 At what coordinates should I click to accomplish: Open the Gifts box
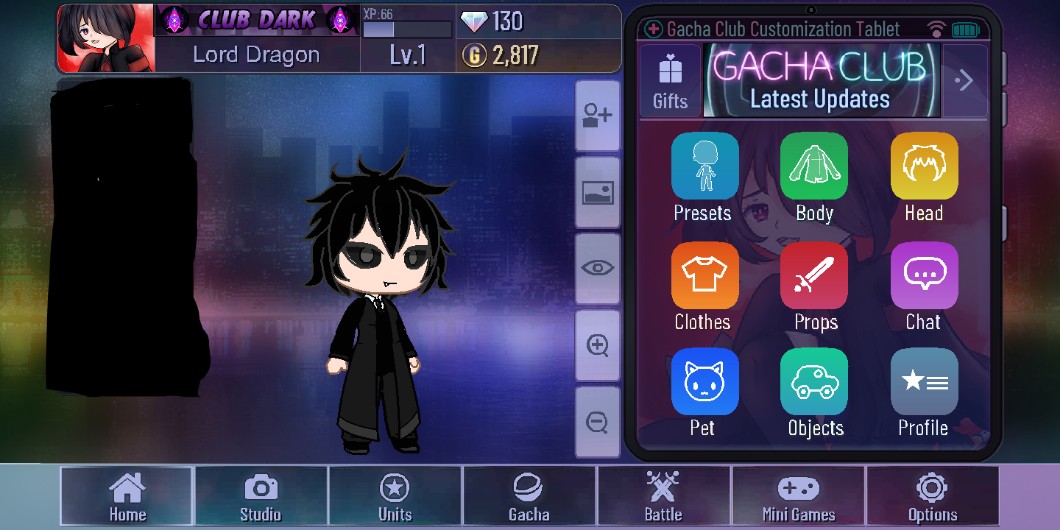[x=670, y=80]
